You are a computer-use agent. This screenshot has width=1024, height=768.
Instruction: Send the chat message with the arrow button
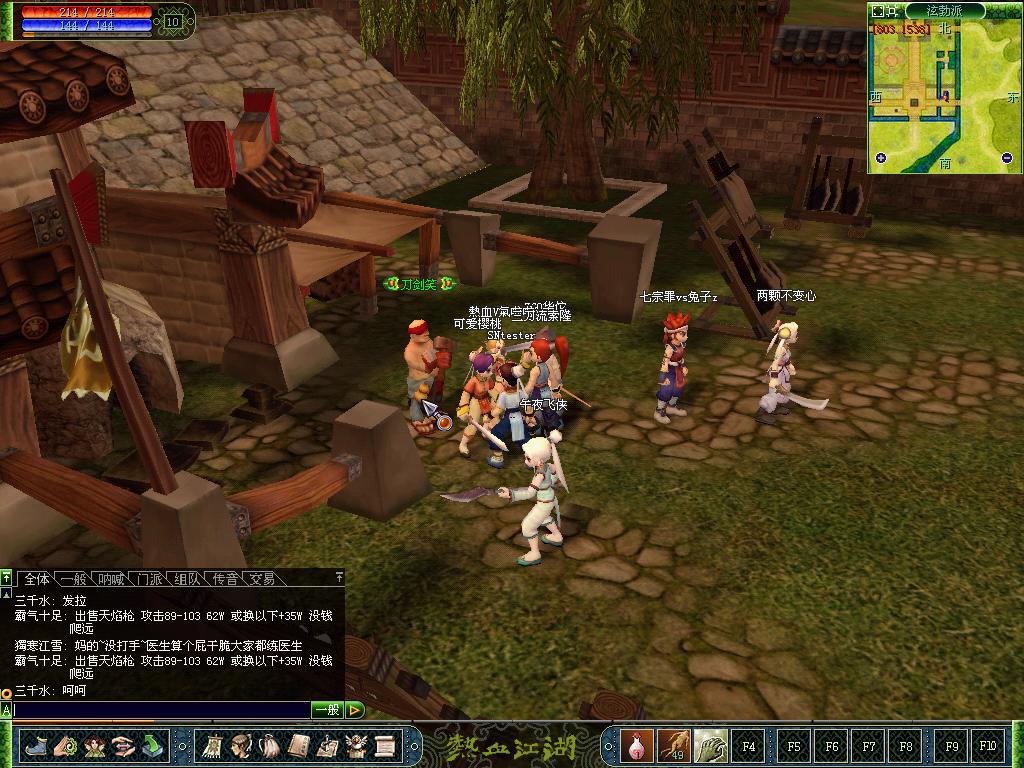coord(355,710)
